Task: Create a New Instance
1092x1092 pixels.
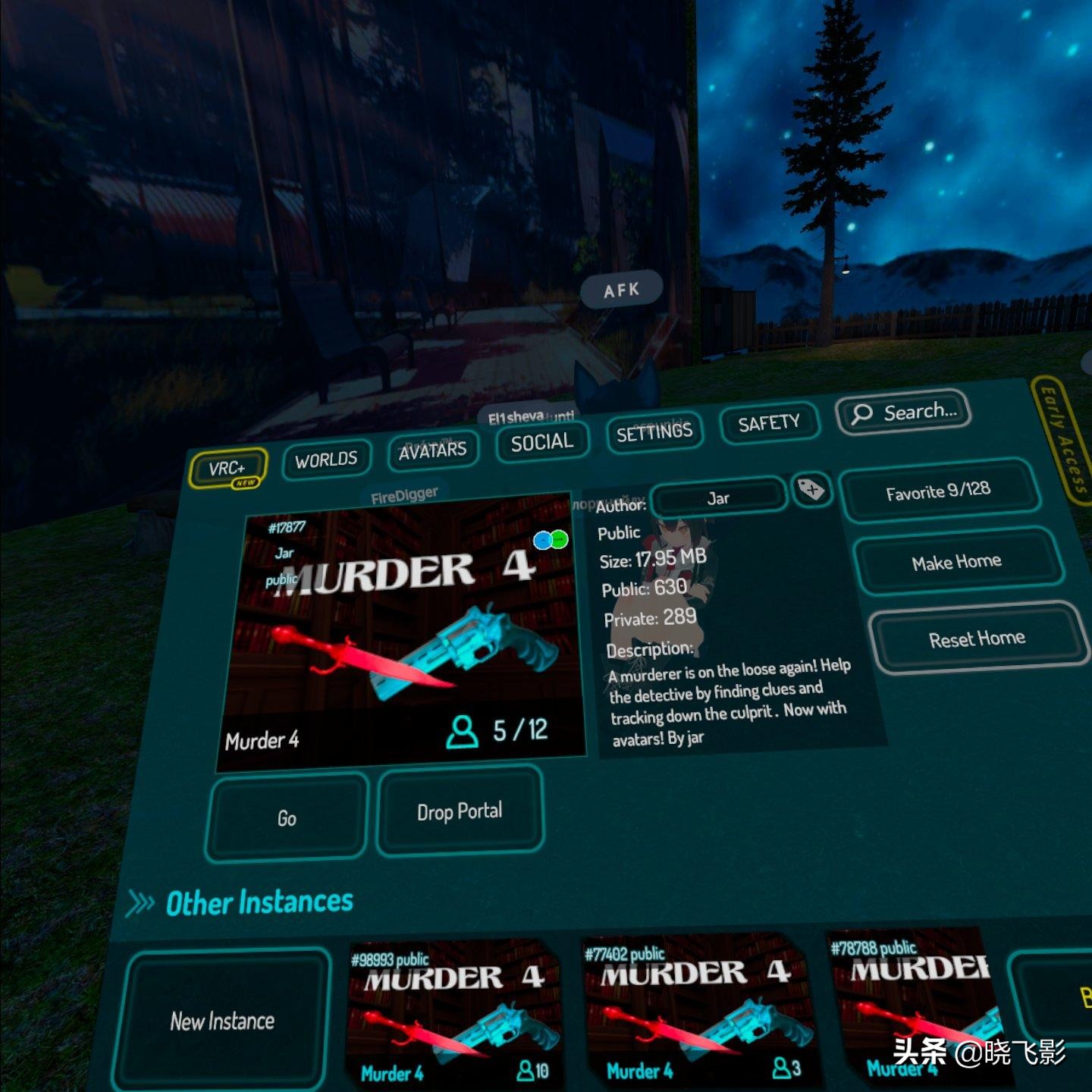Action: pos(222,1021)
